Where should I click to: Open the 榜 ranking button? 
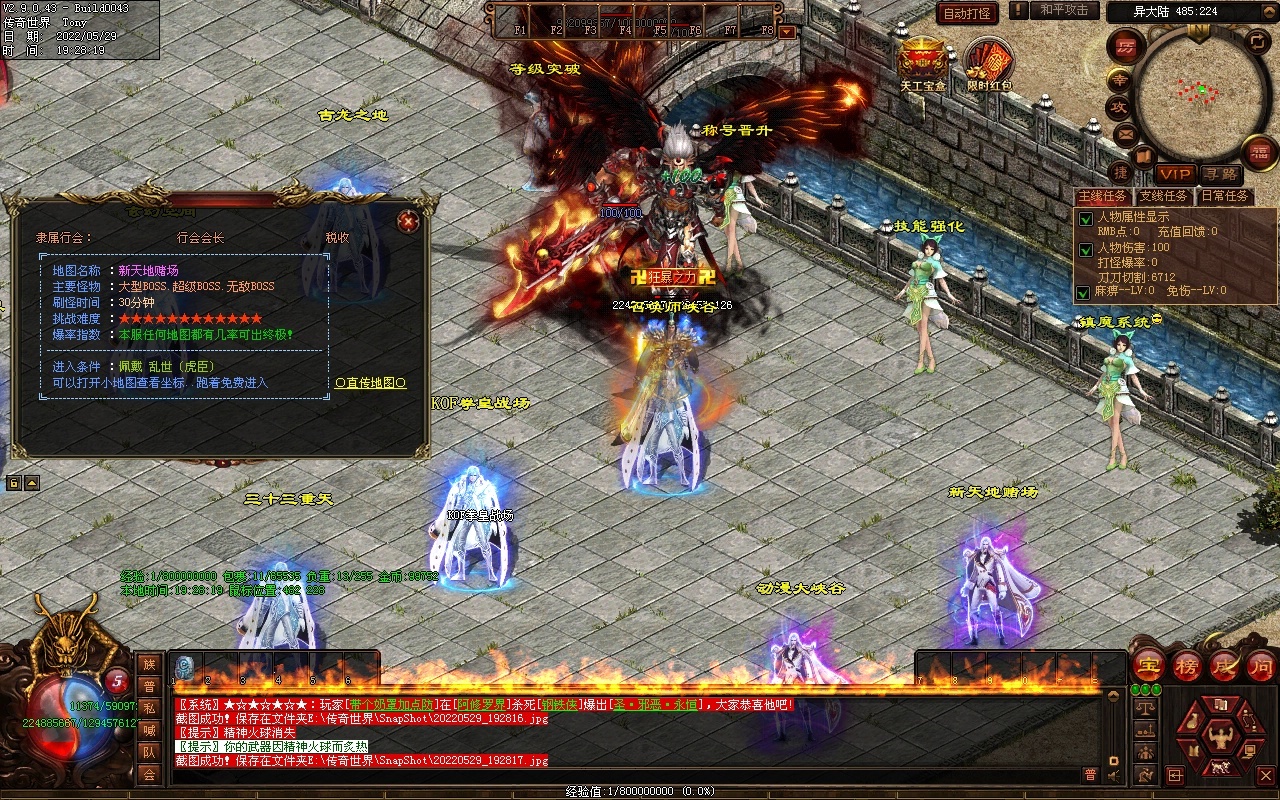tap(1187, 665)
